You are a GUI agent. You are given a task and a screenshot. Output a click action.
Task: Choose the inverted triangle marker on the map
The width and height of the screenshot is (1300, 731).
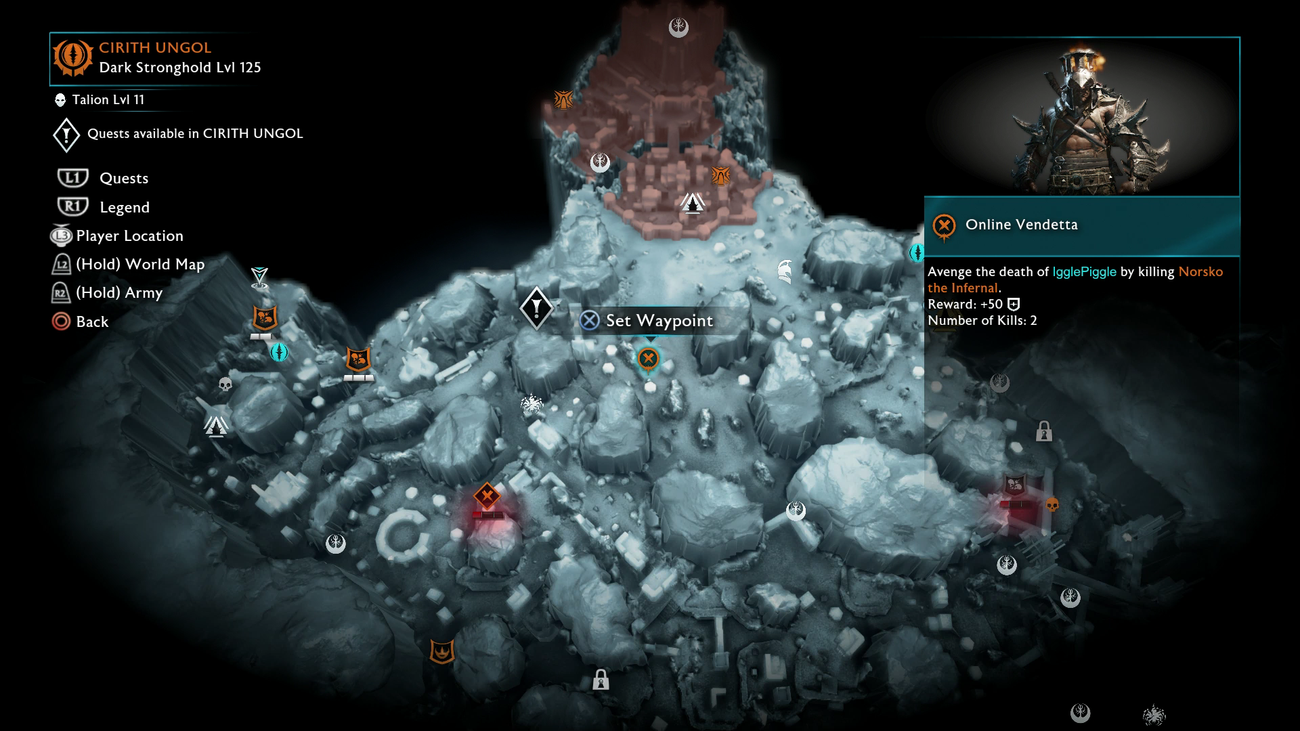pos(260,276)
